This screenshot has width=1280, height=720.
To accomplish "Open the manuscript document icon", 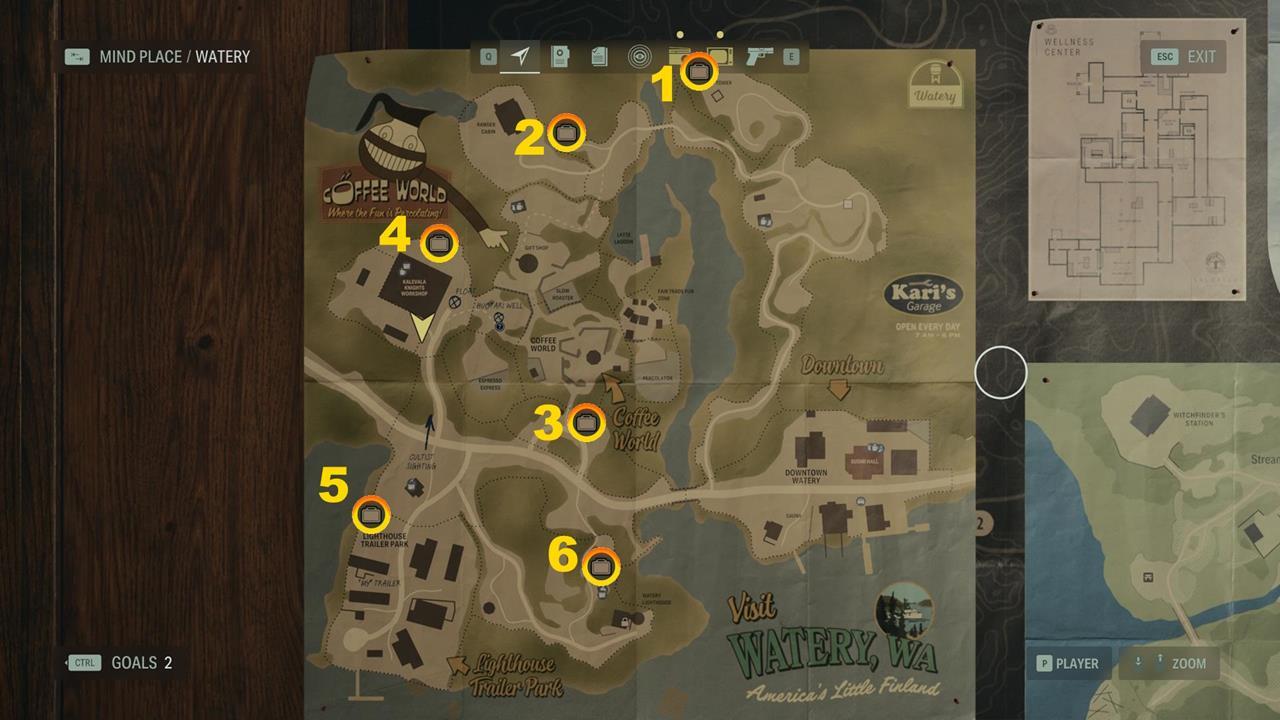I will click(598, 57).
